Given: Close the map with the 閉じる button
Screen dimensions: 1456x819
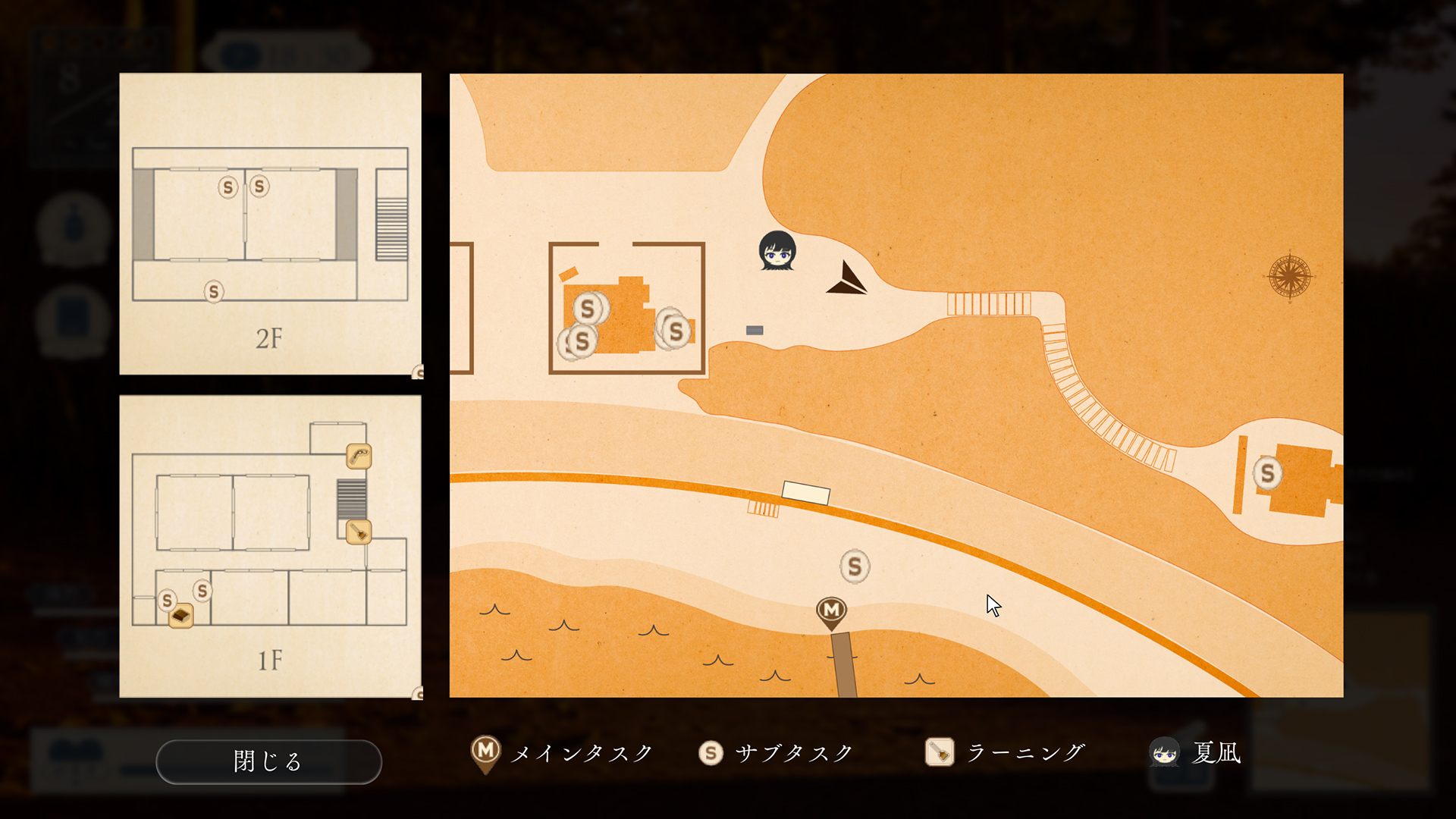Looking at the screenshot, I should point(268,761).
